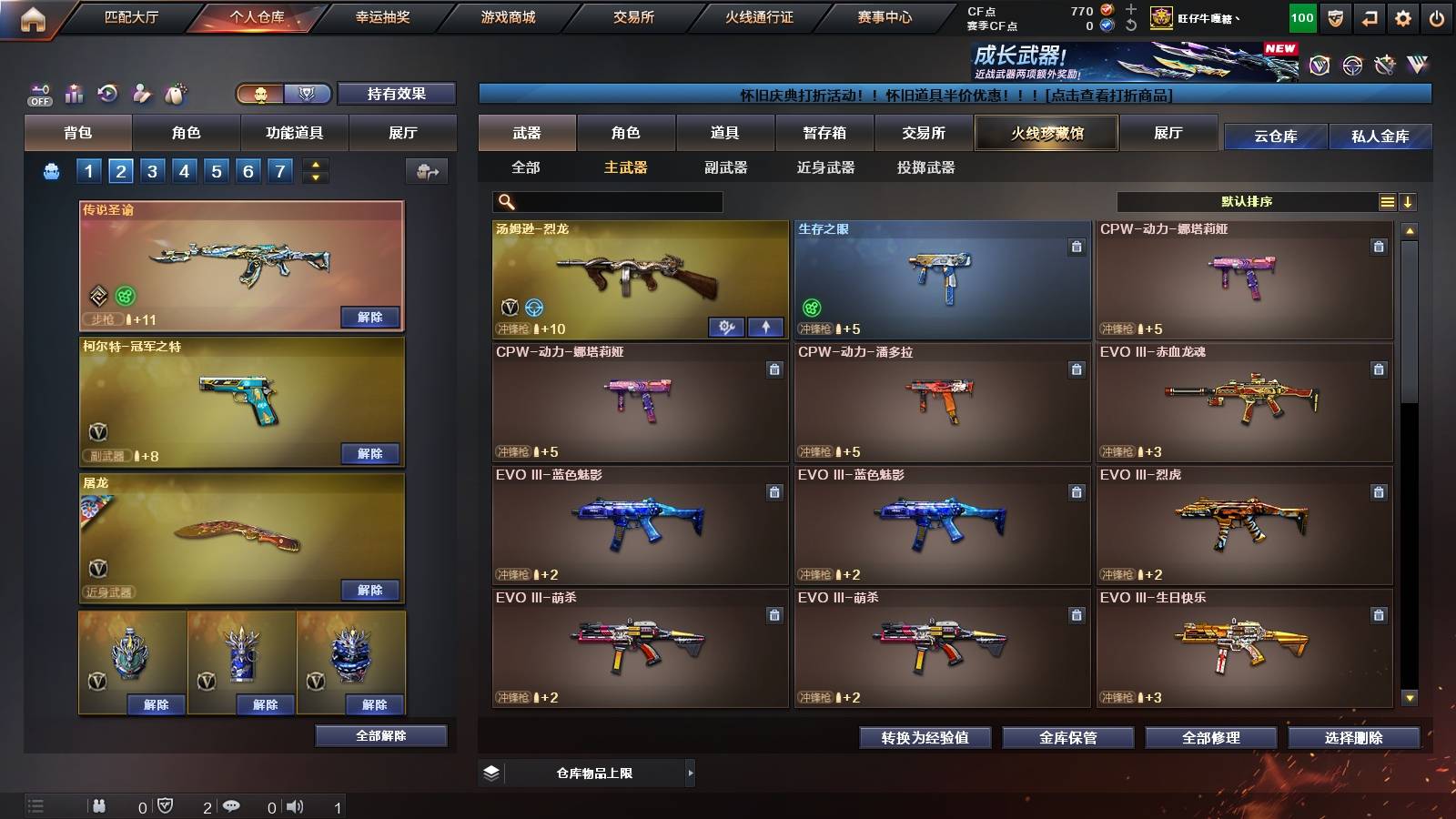Click the bar chart statistics icon in left toolbar
Screen dimensions: 1456x819
pos(72,92)
